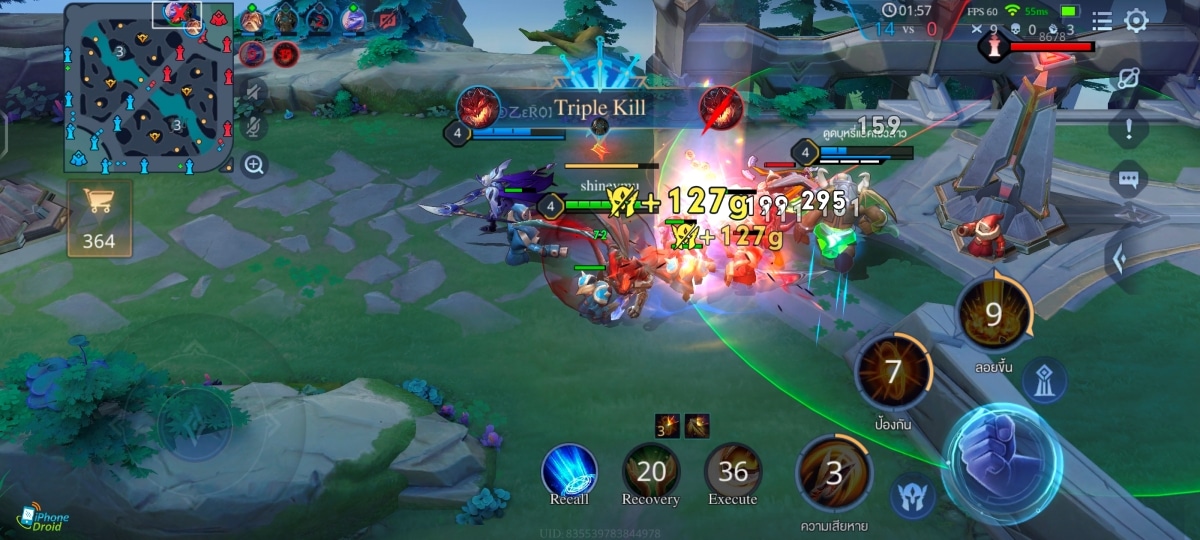Screen dimensions: 1200x540
Task: Activate the ความเสียหาย skill button
Action: tap(833, 474)
